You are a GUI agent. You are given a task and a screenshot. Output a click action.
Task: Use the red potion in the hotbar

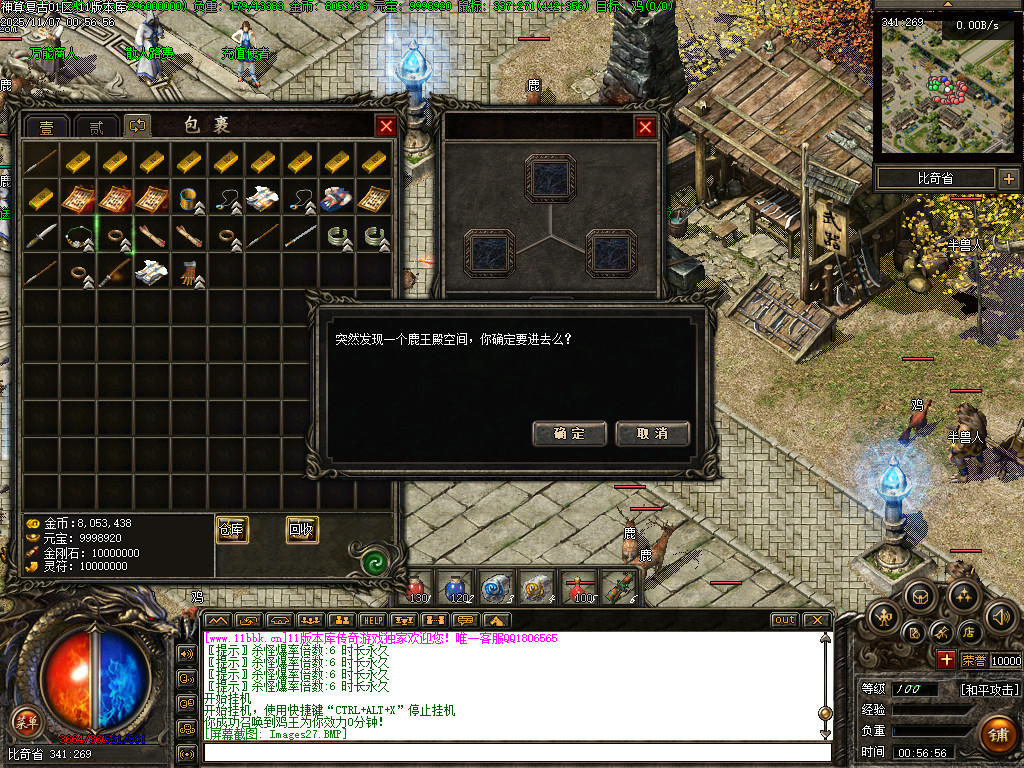click(x=418, y=588)
